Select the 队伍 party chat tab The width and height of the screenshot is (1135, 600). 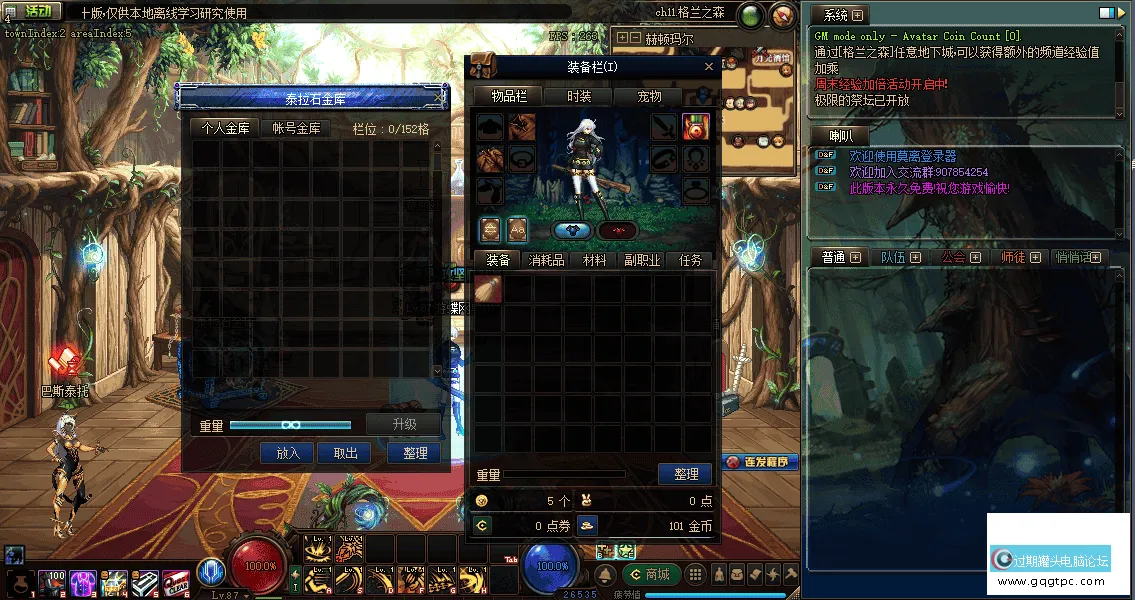893,257
